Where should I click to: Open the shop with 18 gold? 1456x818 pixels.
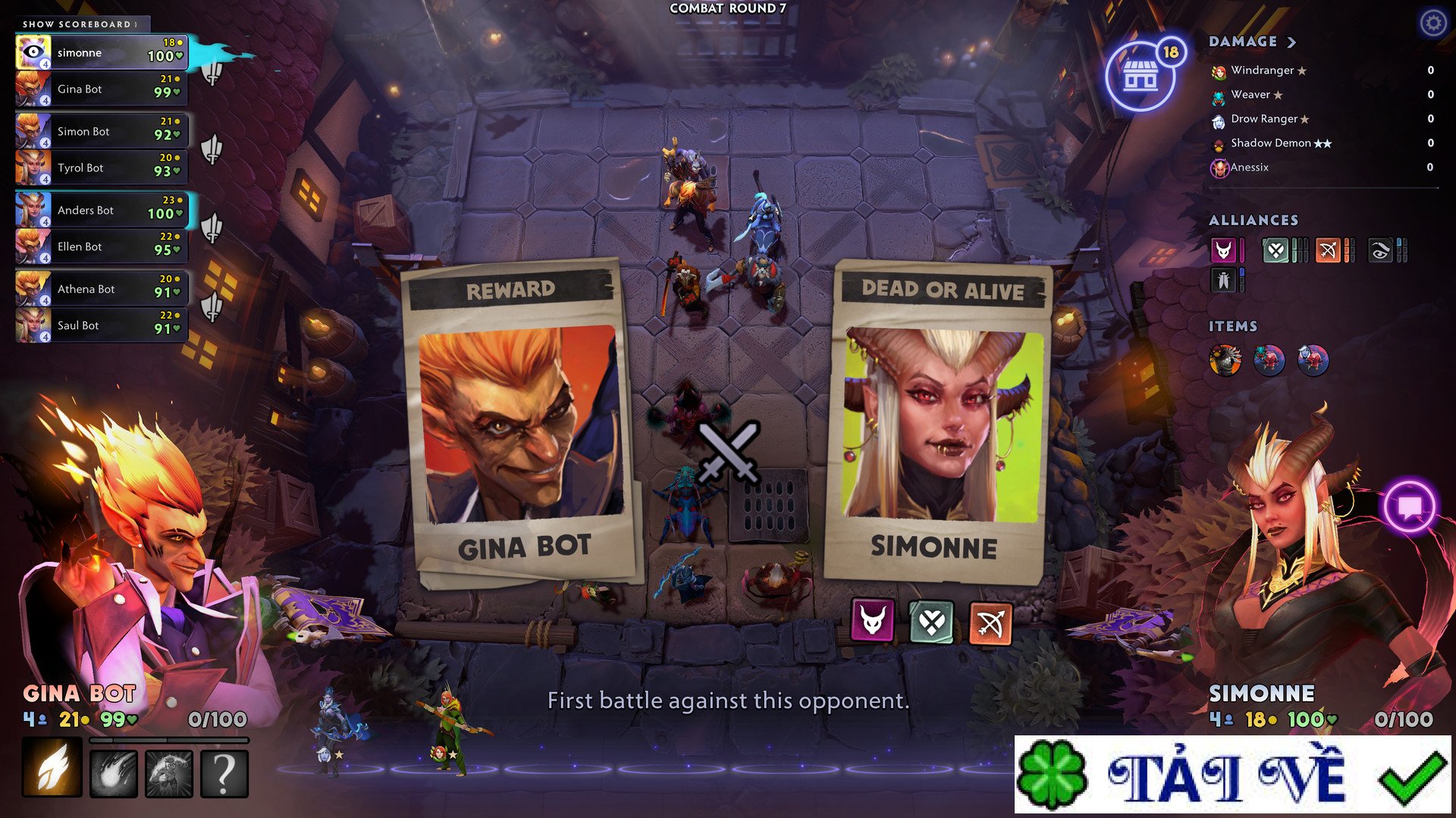[x=1140, y=76]
